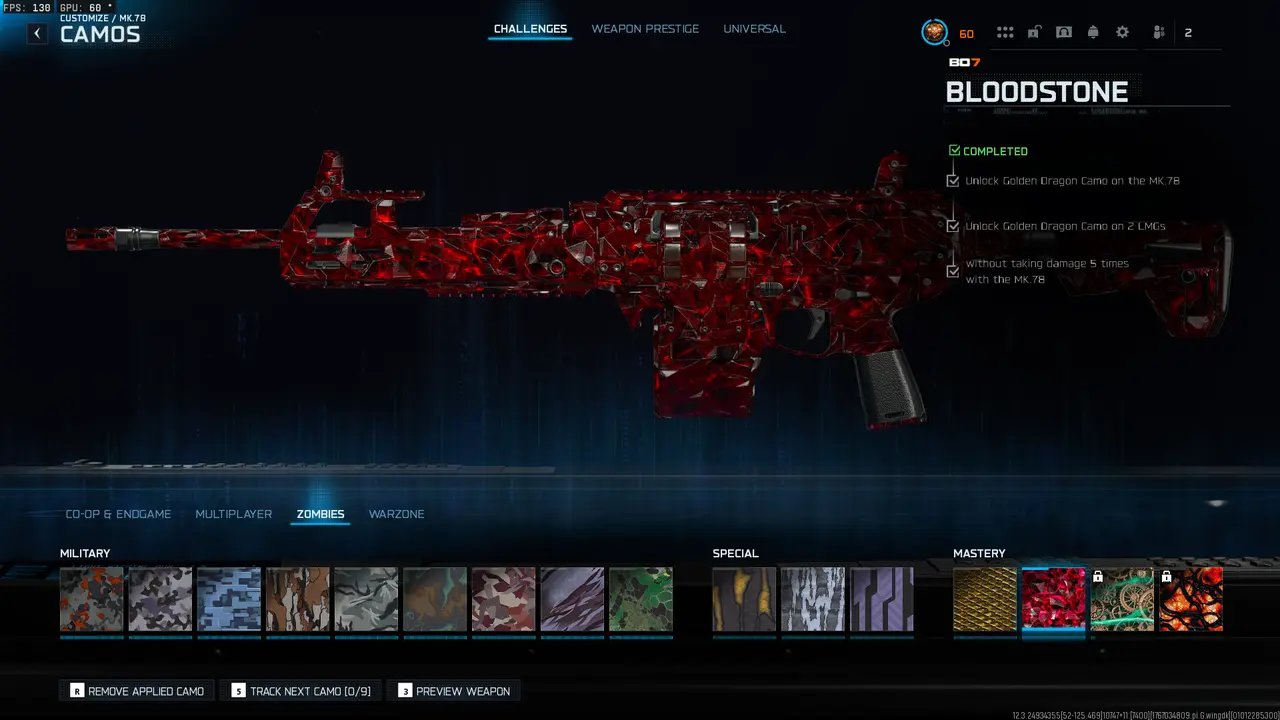
Task: Open the store unlock icon
Action: pos(1035,32)
